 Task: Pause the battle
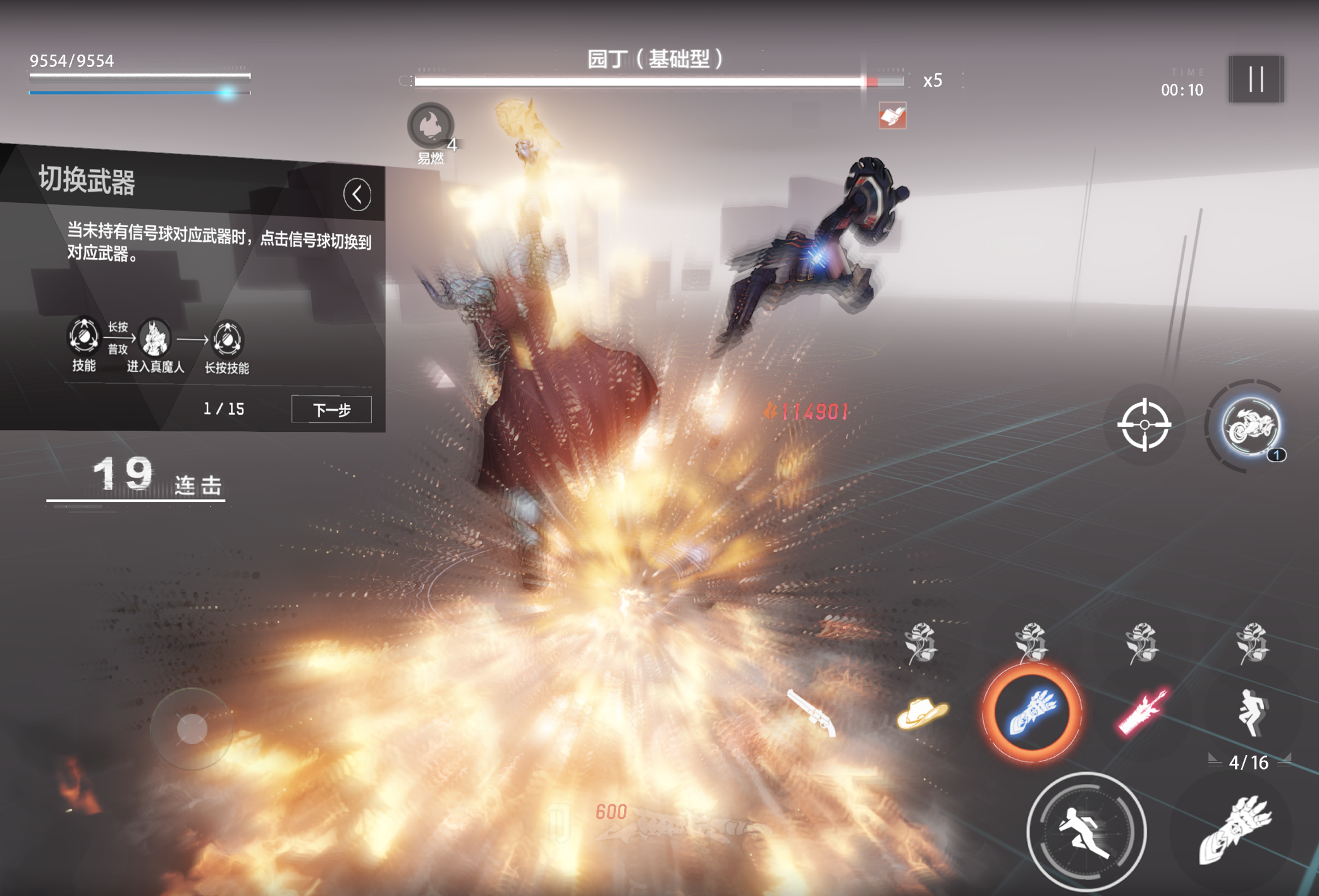click(x=1256, y=80)
